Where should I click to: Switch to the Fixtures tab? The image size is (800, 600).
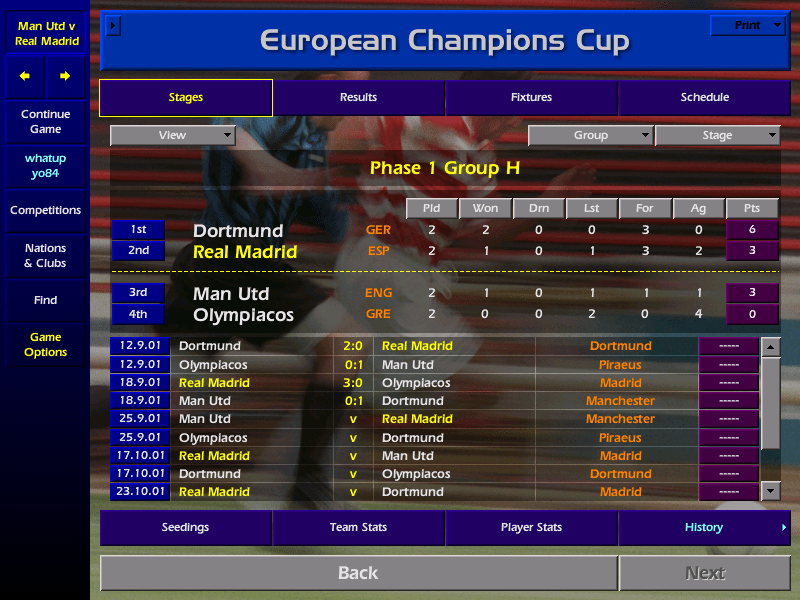click(531, 97)
